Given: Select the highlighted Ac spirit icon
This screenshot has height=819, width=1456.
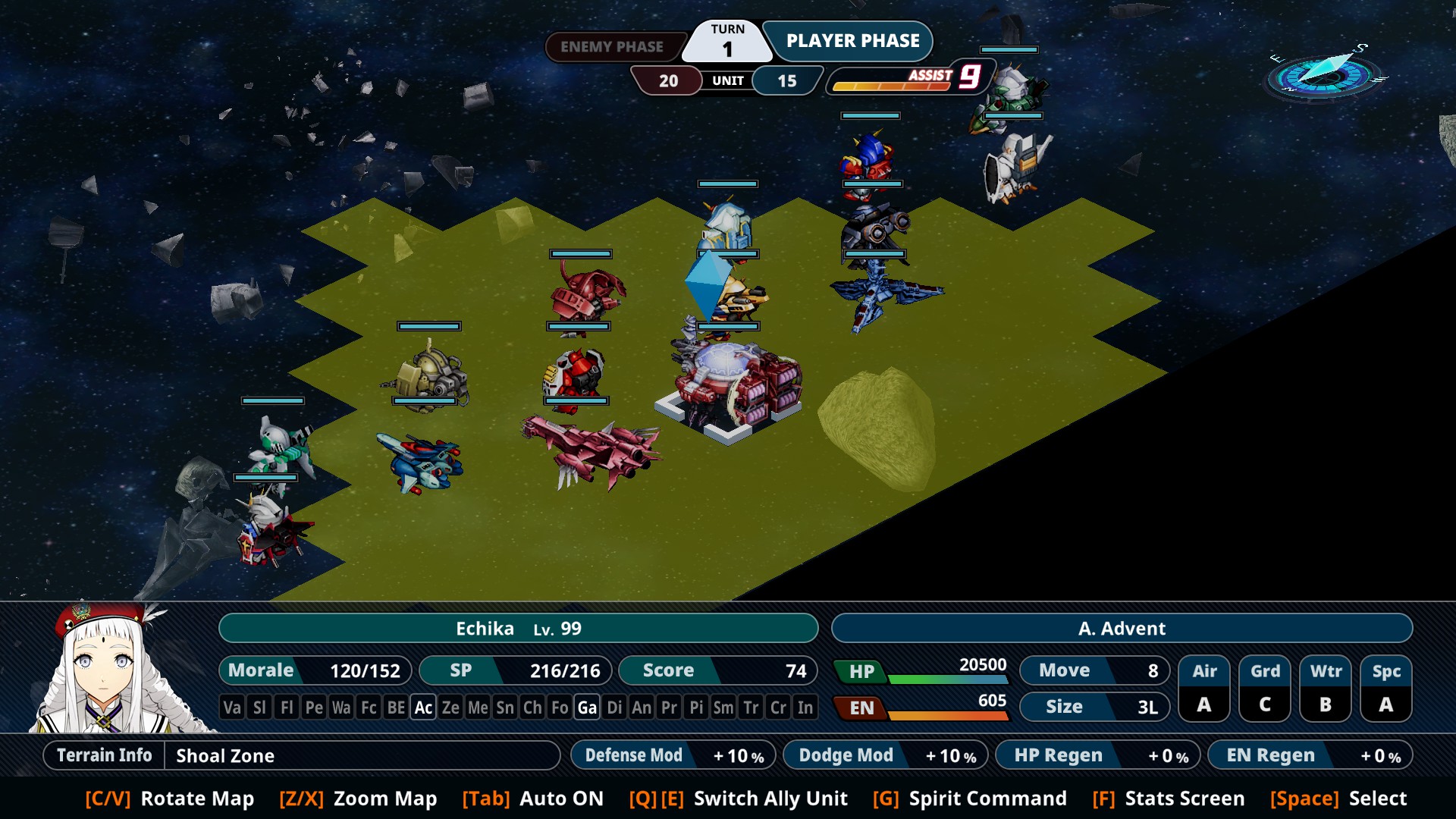Looking at the screenshot, I should 423,708.
